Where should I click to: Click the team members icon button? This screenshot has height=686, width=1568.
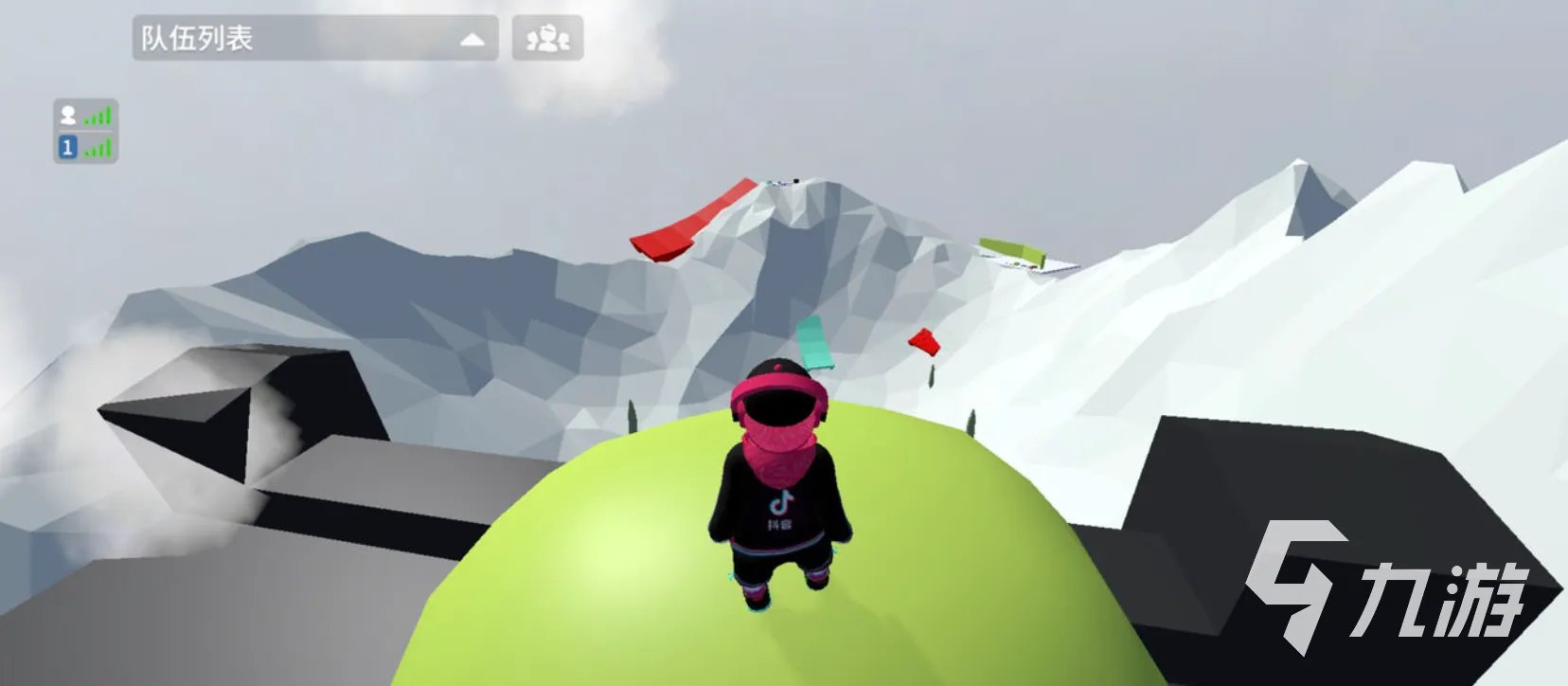pos(547,39)
